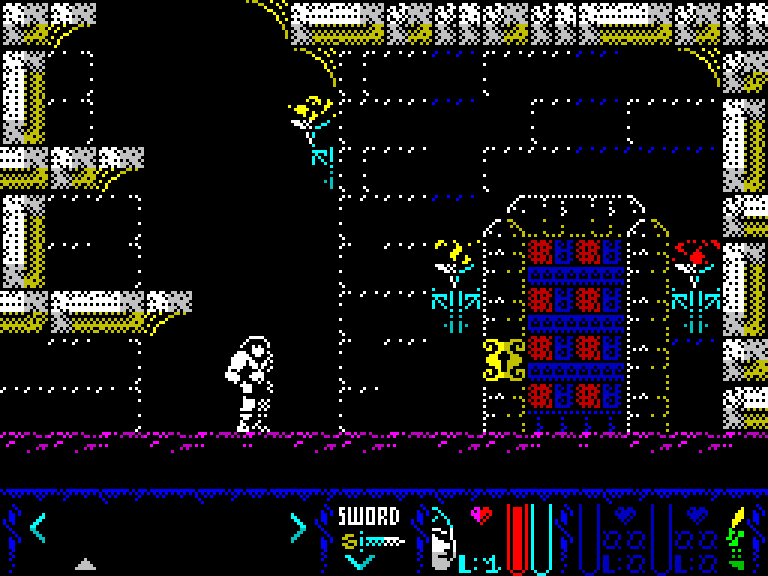Click the small gray inventory cursor triangle
The width and height of the screenshot is (768, 576).
(x=86, y=564)
